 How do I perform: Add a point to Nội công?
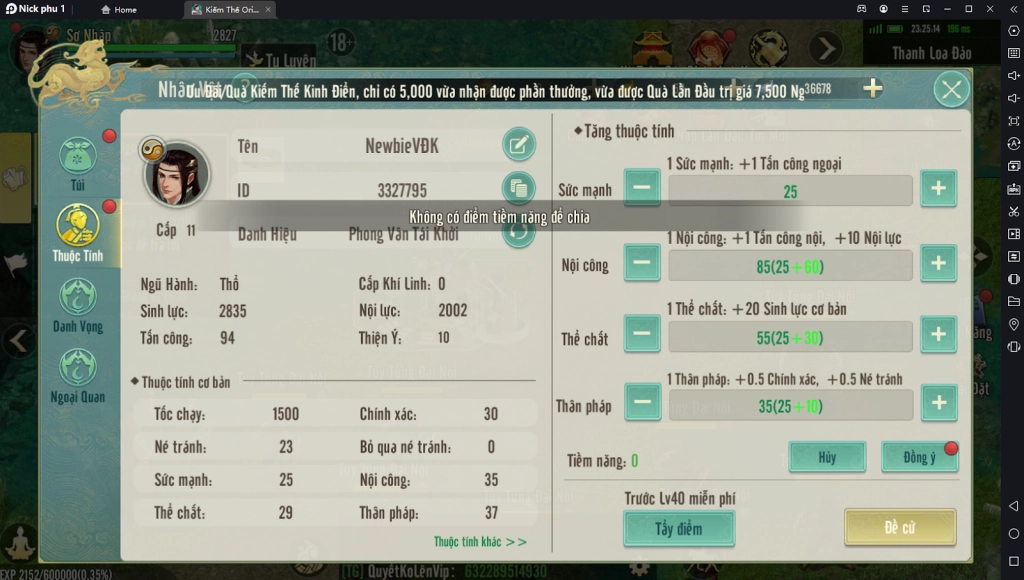(x=938, y=263)
